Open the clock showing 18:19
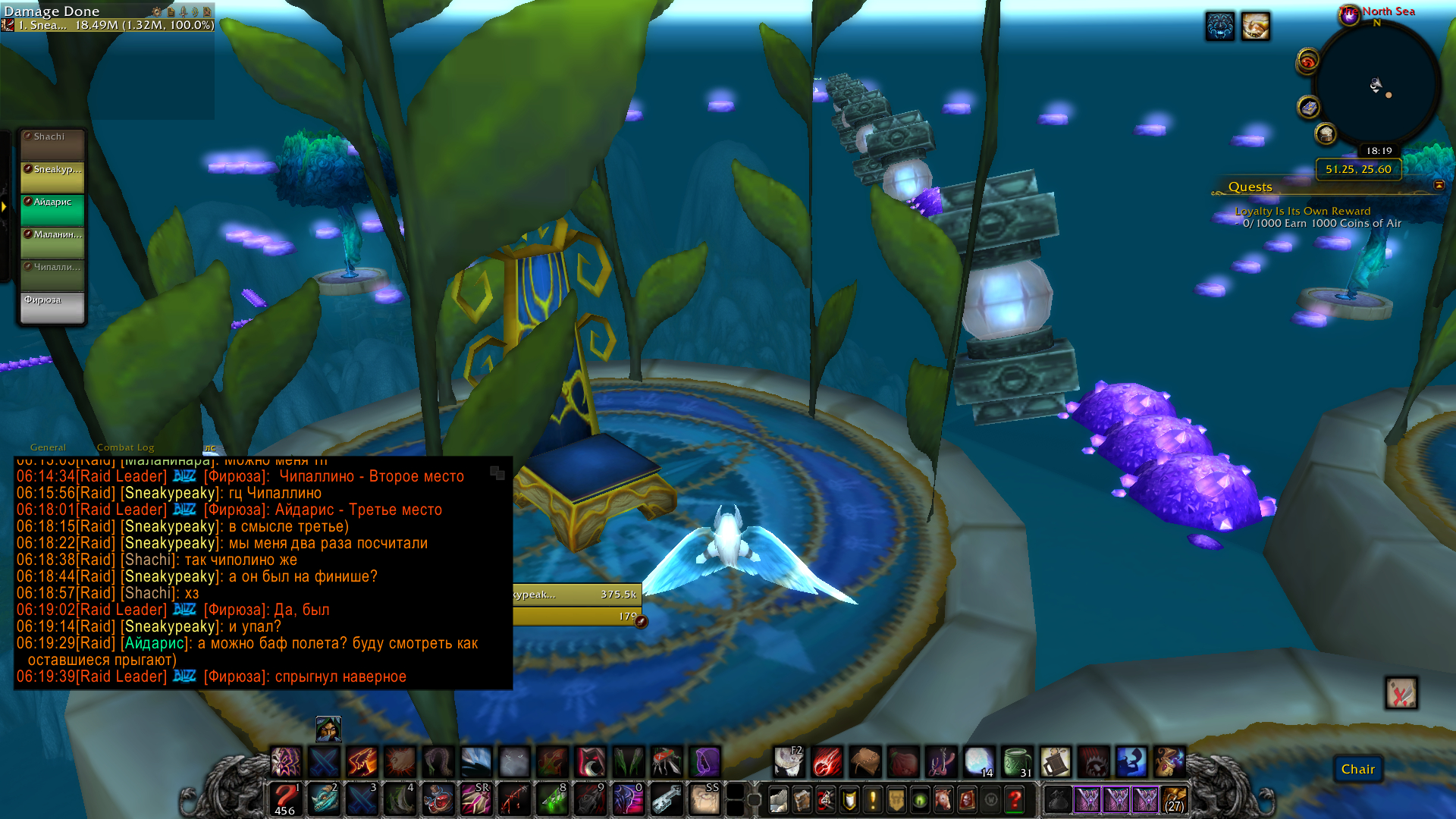 point(1379,151)
